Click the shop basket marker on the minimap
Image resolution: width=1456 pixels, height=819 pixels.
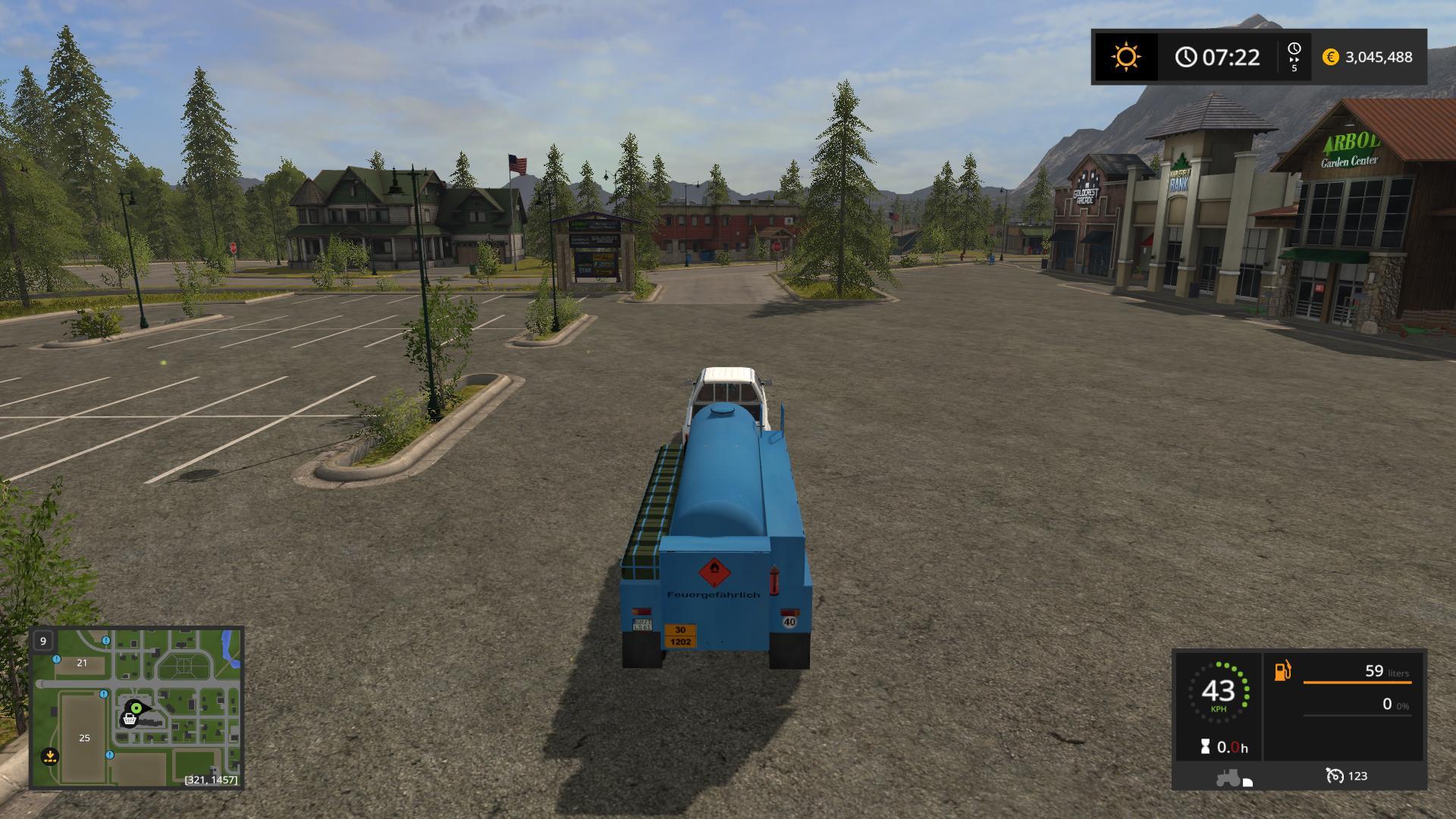(x=130, y=719)
